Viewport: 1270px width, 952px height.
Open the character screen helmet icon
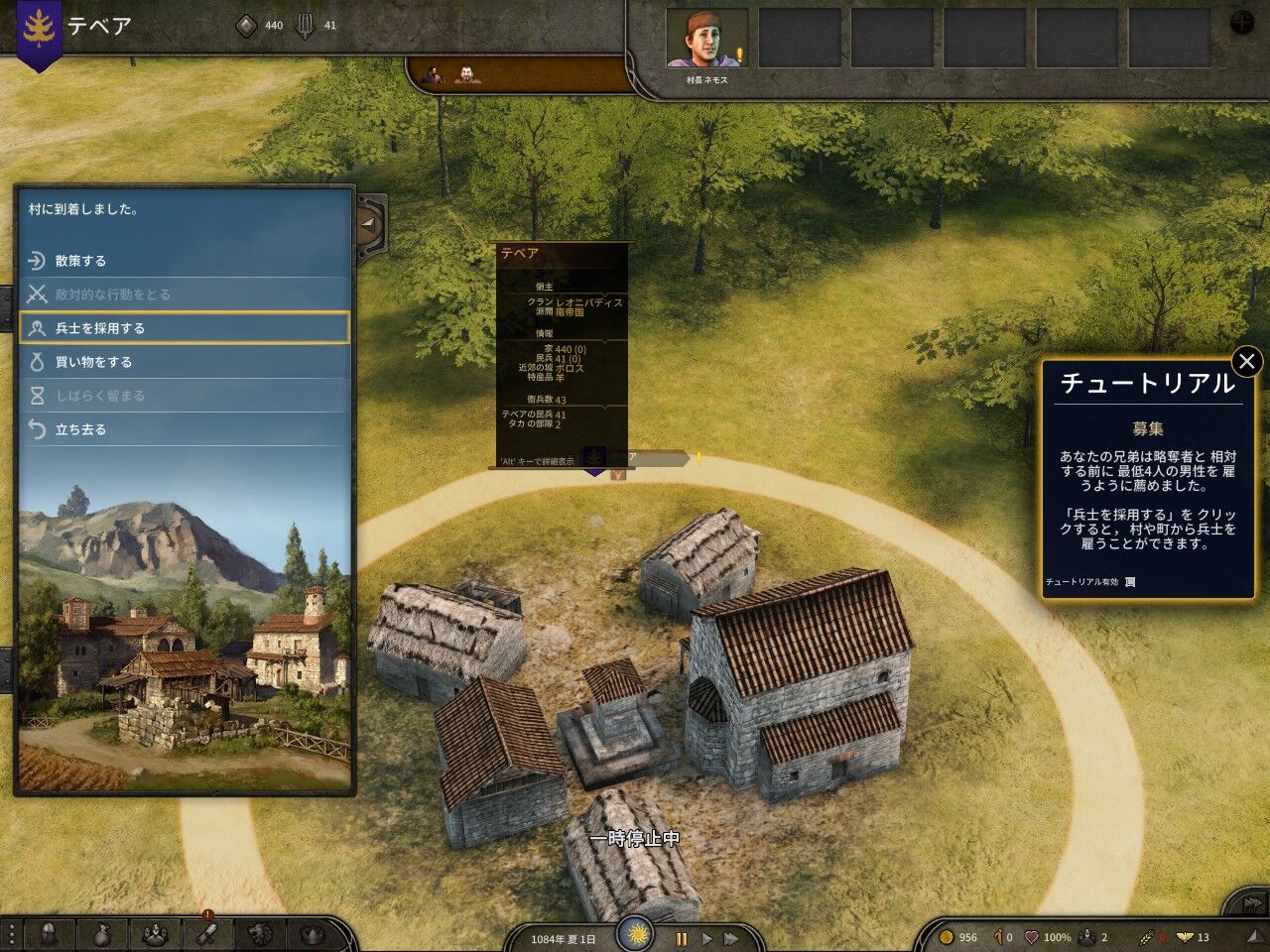tap(47, 933)
